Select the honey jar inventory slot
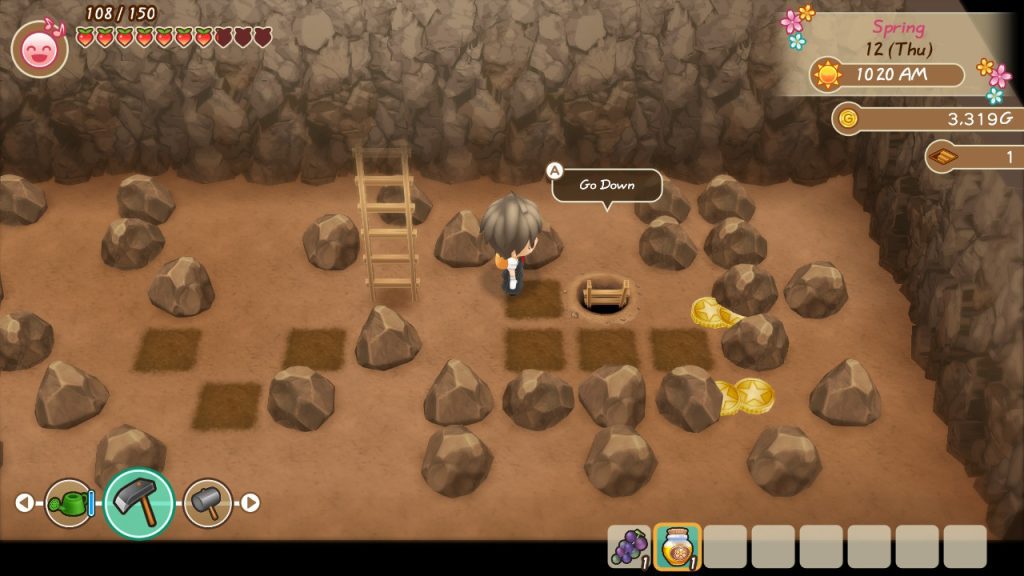This screenshot has width=1024, height=576. [x=677, y=547]
